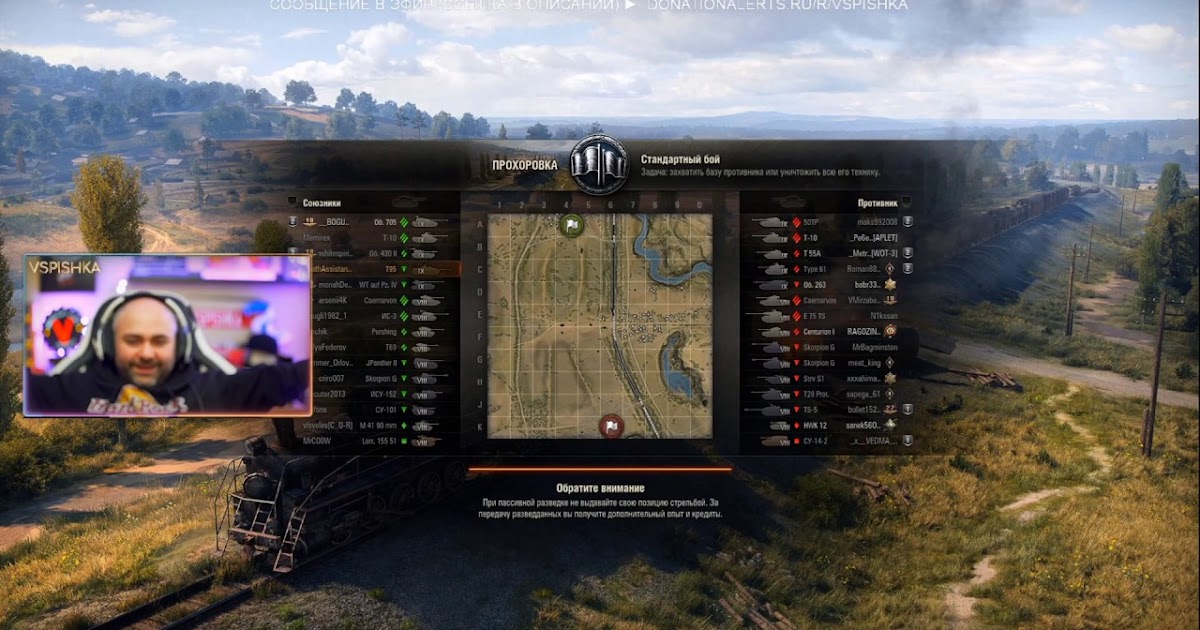
Task: Select enemy MrBagminston's Skorpion G row
Action: click(x=830, y=347)
